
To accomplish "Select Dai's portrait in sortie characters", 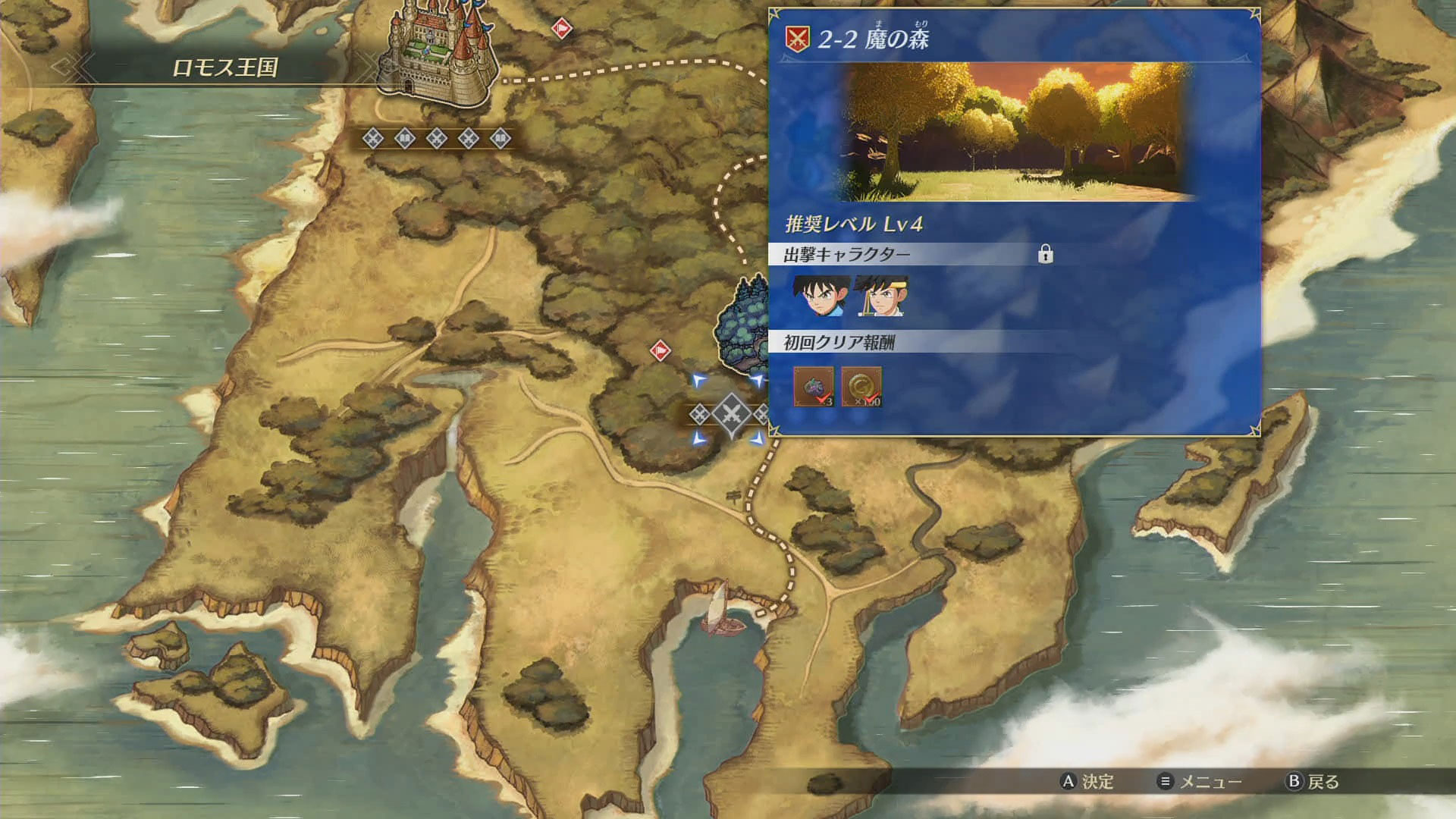I will 820,296.
